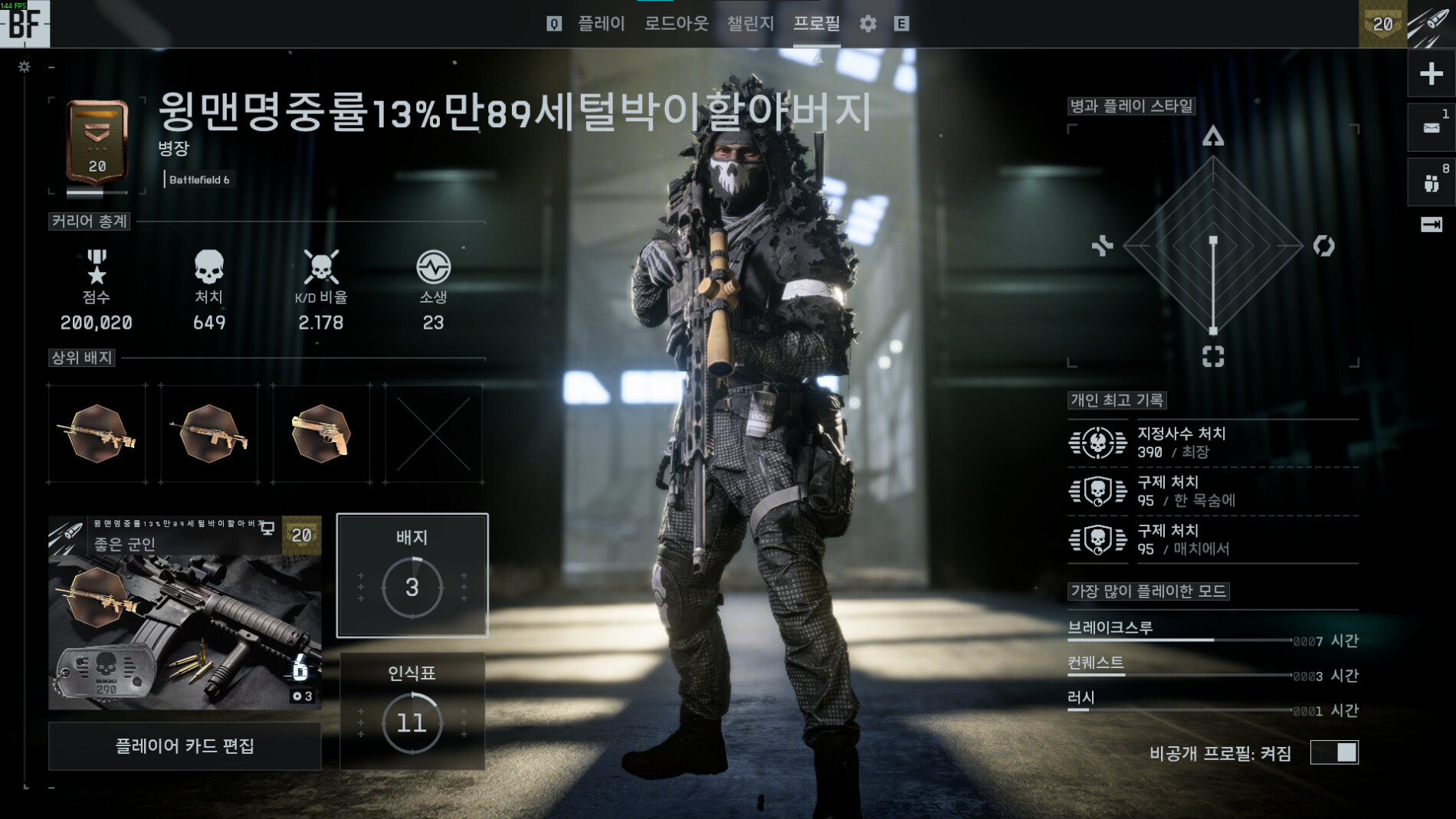
Task: Select the 챌린지 tab
Action: click(x=750, y=24)
